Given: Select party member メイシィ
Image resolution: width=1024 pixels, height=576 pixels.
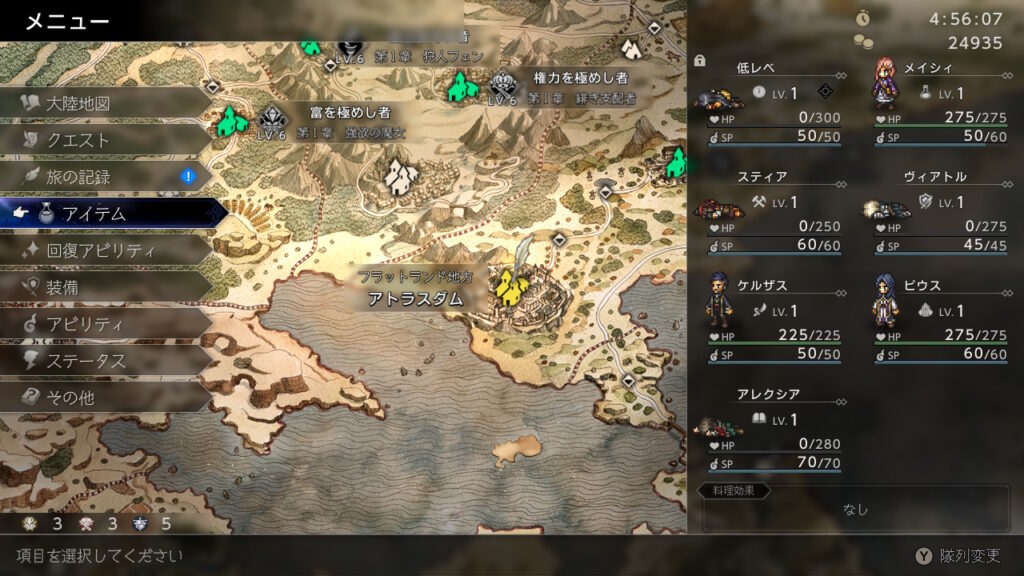Looking at the screenshot, I should [x=940, y=101].
